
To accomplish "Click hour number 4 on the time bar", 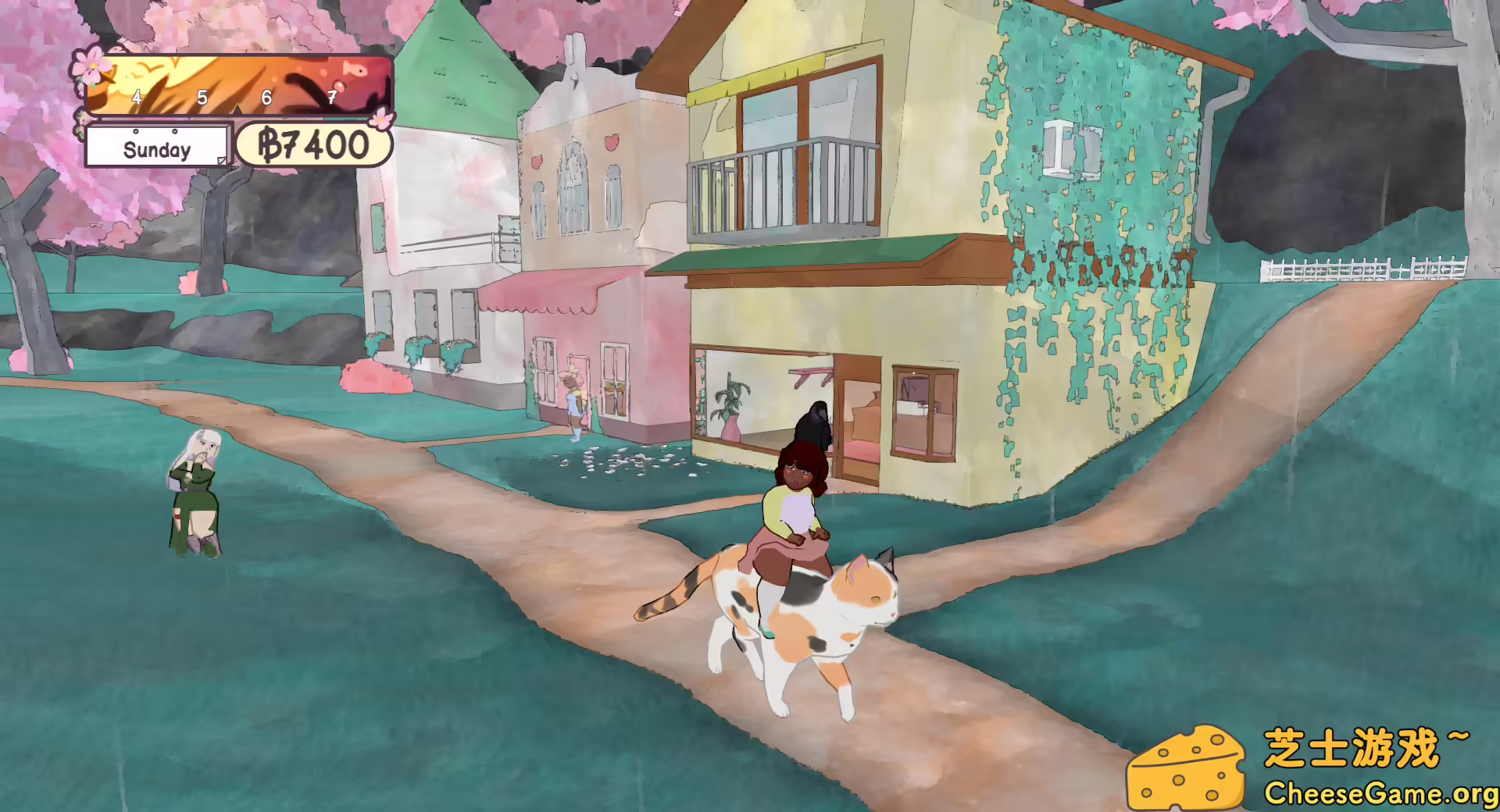I will 136,97.
